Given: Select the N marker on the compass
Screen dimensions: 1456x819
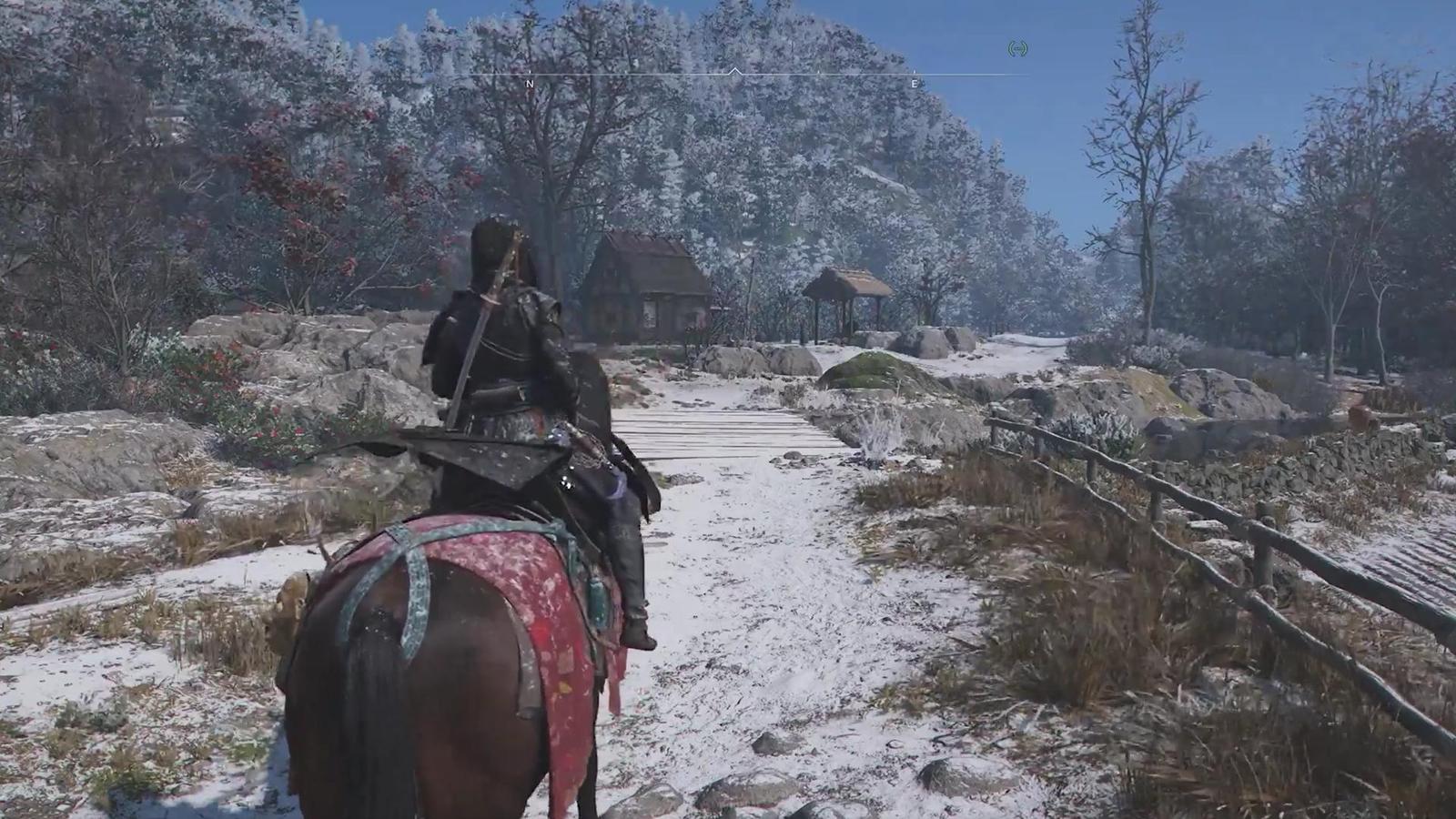Looking at the screenshot, I should pyautogui.click(x=528, y=82).
